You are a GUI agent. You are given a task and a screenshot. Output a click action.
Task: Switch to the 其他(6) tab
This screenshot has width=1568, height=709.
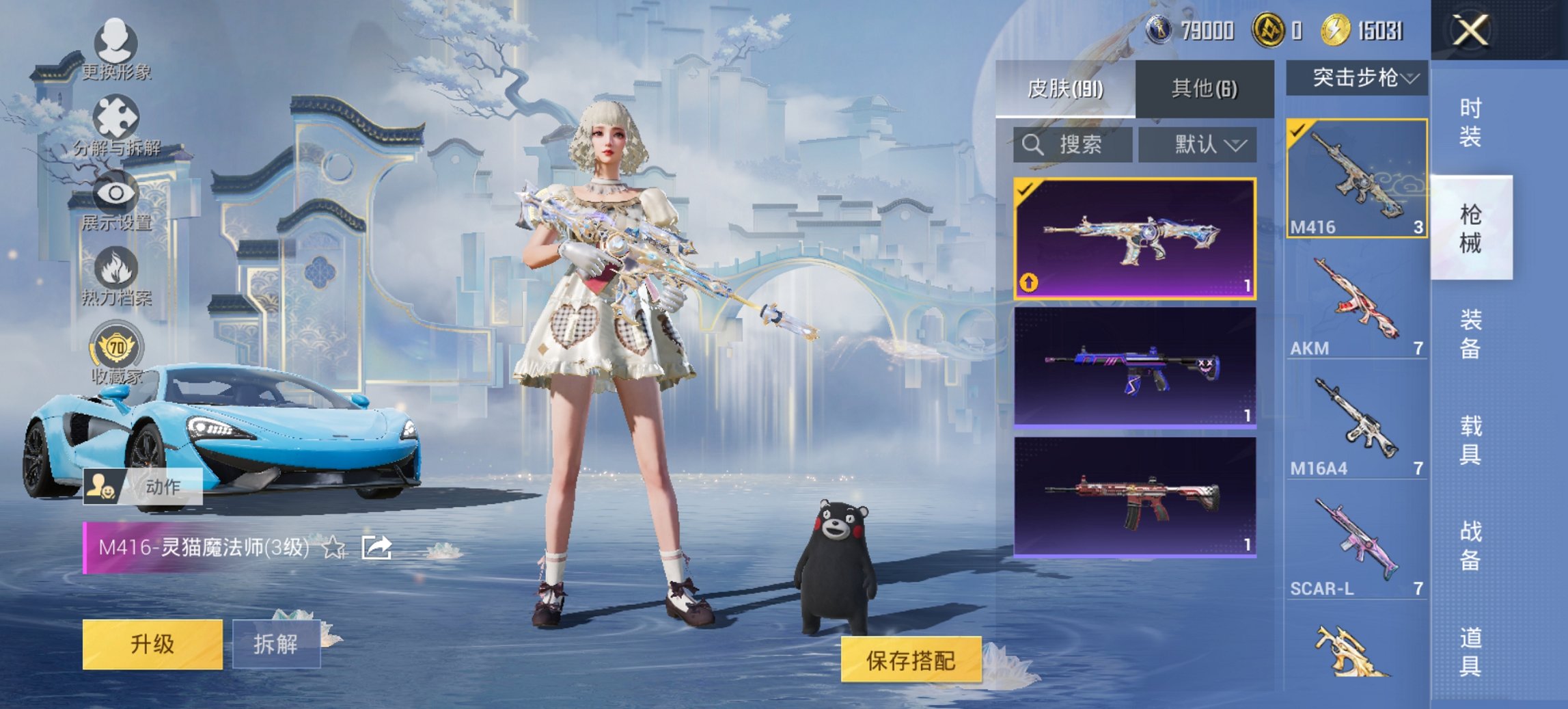[x=1205, y=88]
